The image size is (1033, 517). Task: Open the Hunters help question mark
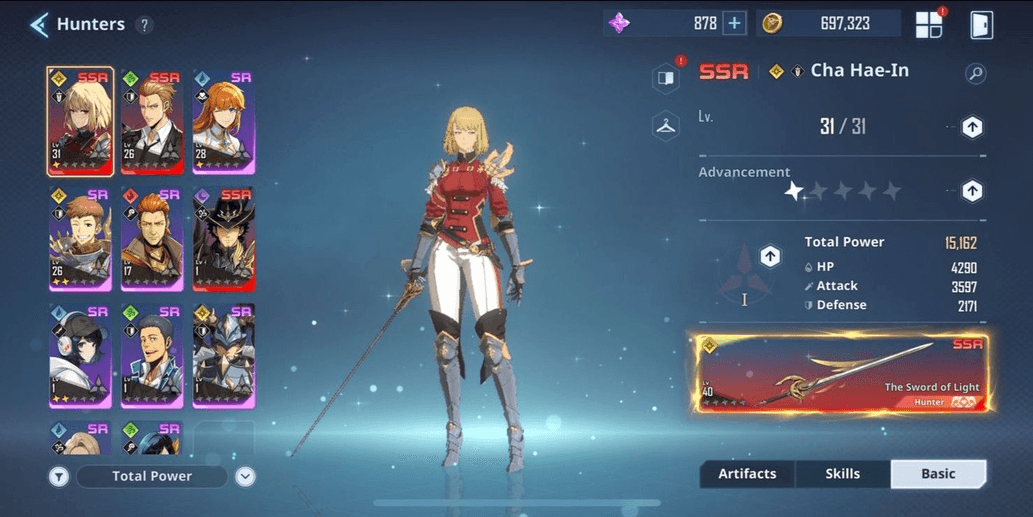(x=145, y=26)
